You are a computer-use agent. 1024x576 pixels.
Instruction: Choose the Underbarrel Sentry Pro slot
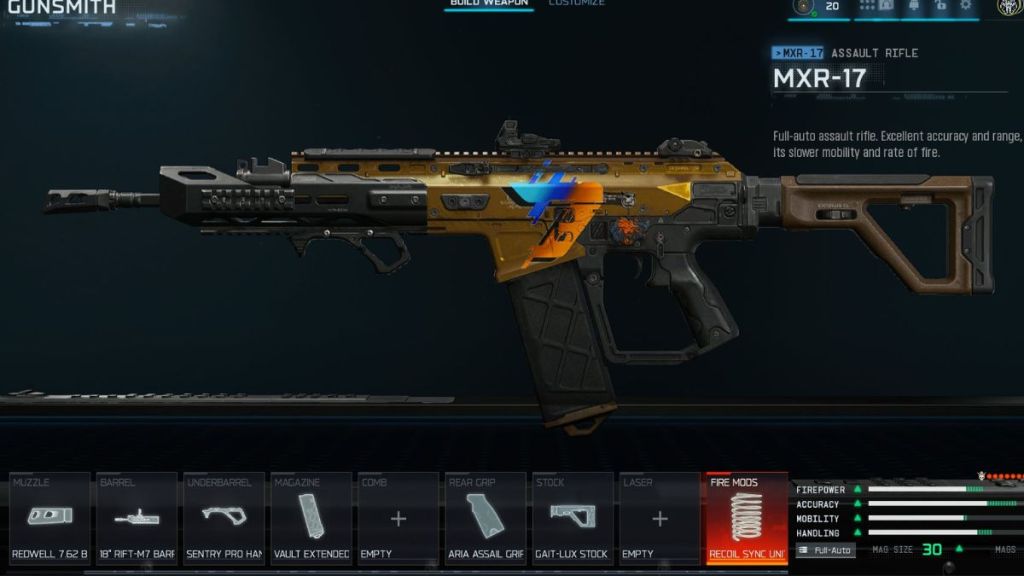224,518
